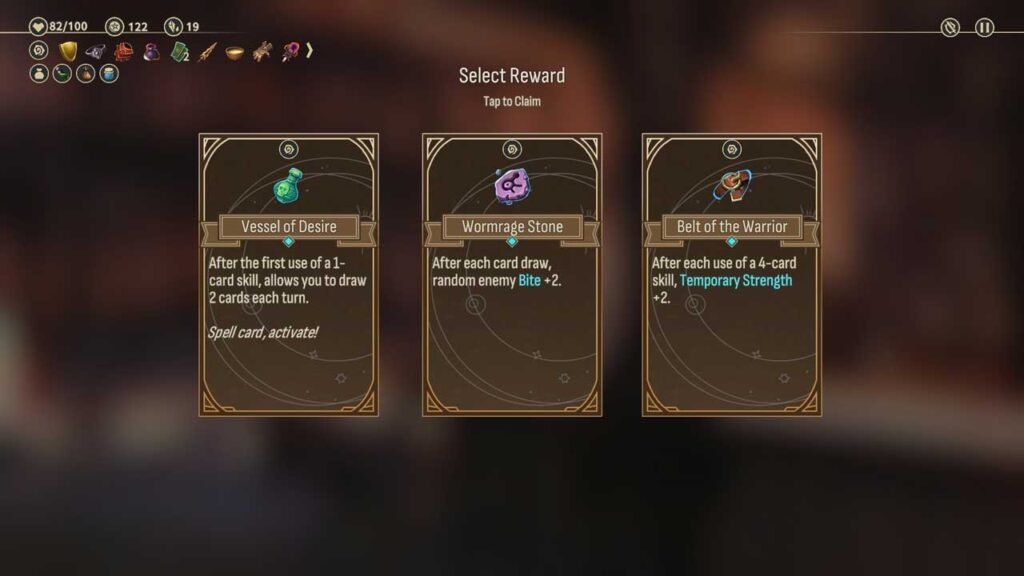Check the purple potion flask relic
This screenshot has height=576, width=1024.
click(151, 50)
